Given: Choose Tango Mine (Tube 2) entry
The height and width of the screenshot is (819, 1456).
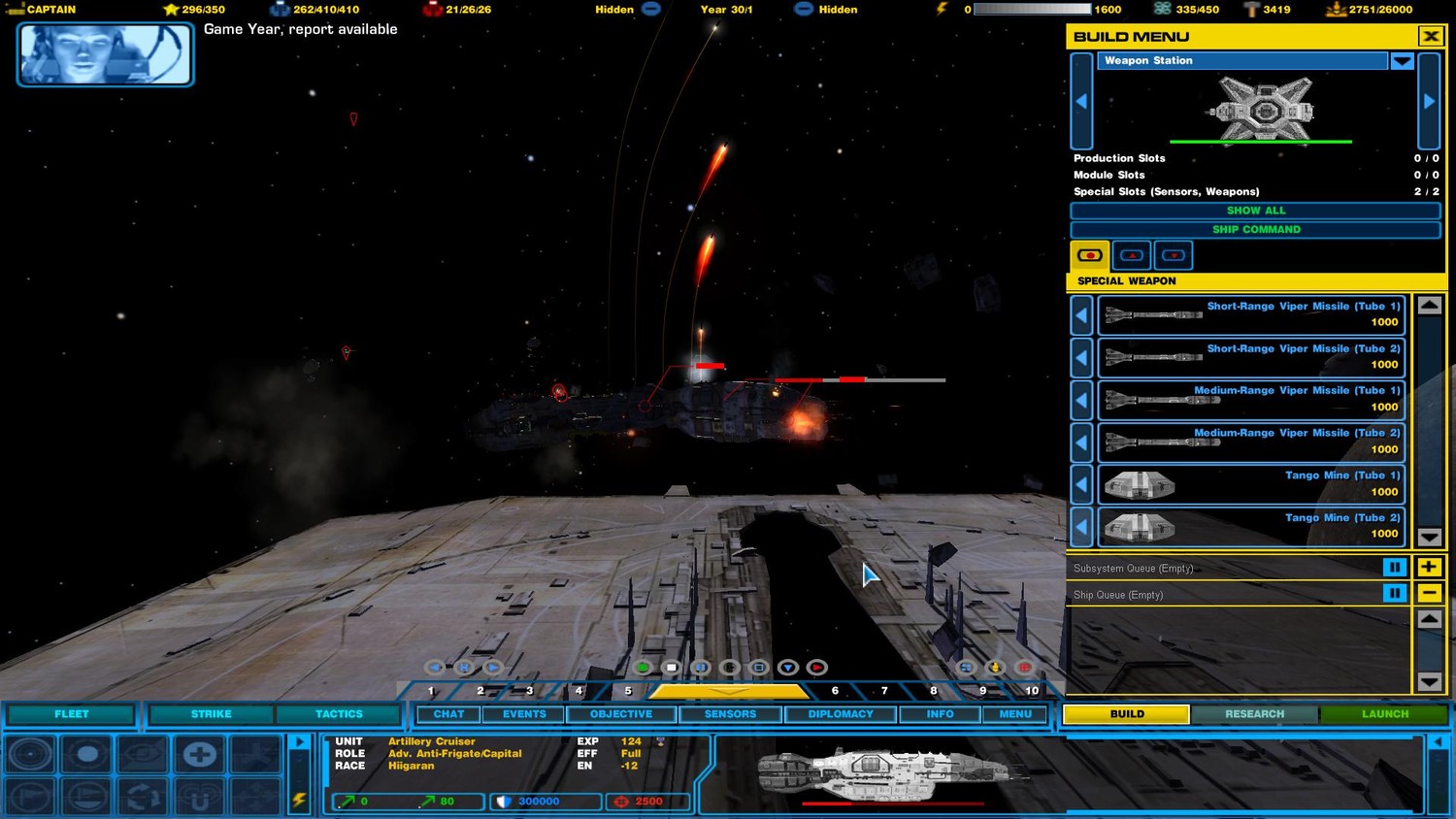Looking at the screenshot, I should click(x=1251, y=526).
